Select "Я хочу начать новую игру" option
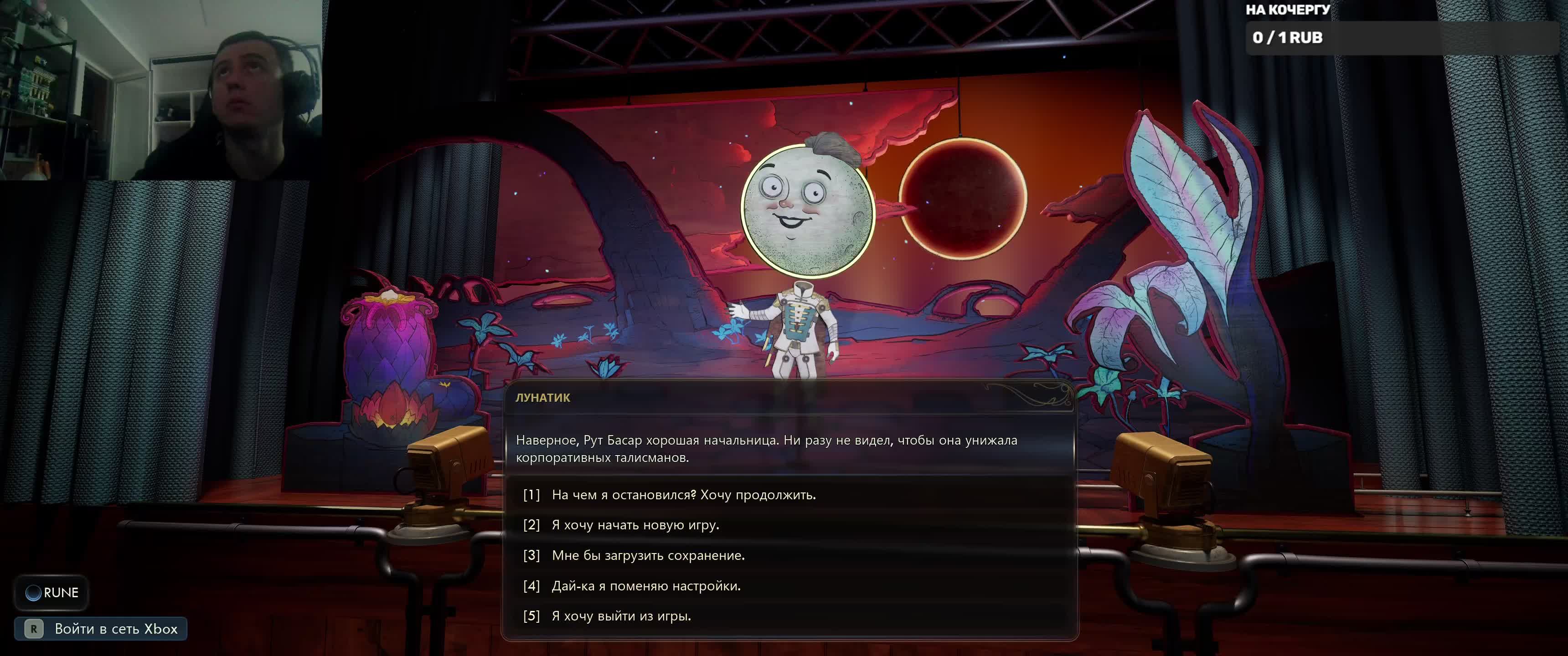Image resolution: width=1568 pixels, height=656 pixels. coord(635,524)
